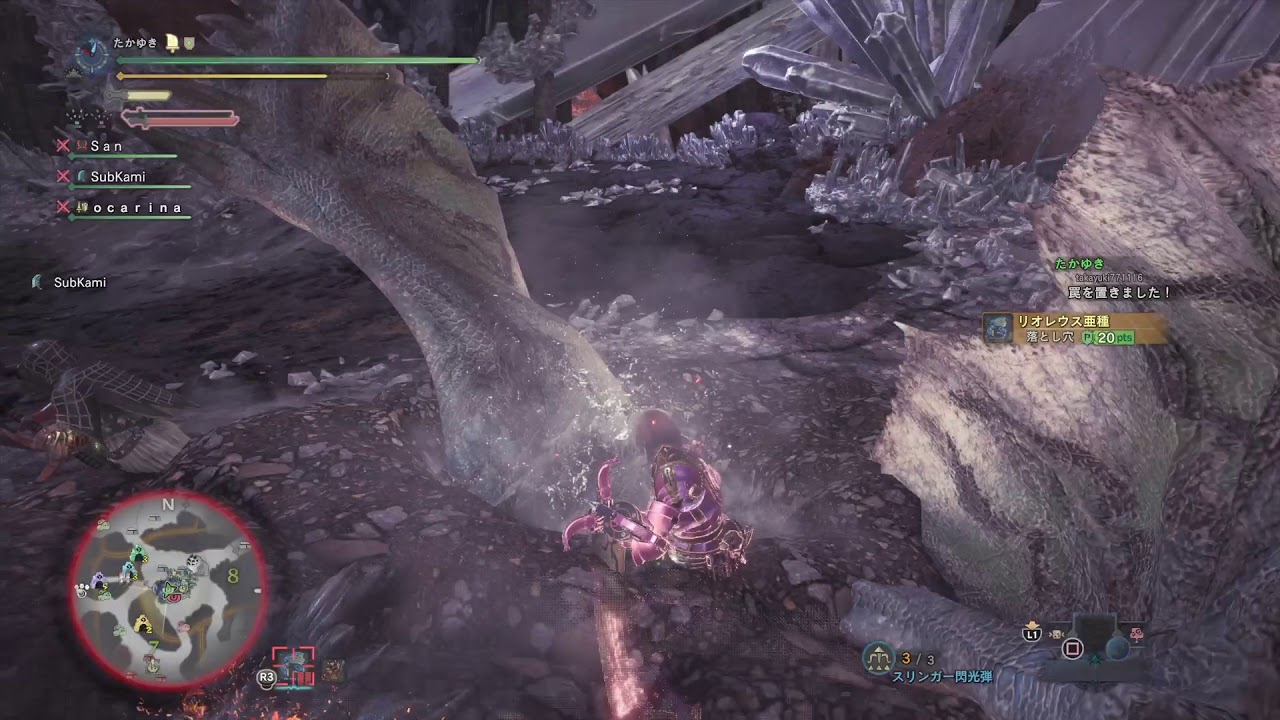Toggle the red X beside San
Image resolution: width=1280 pixels, height=720 pixels.
63,147
